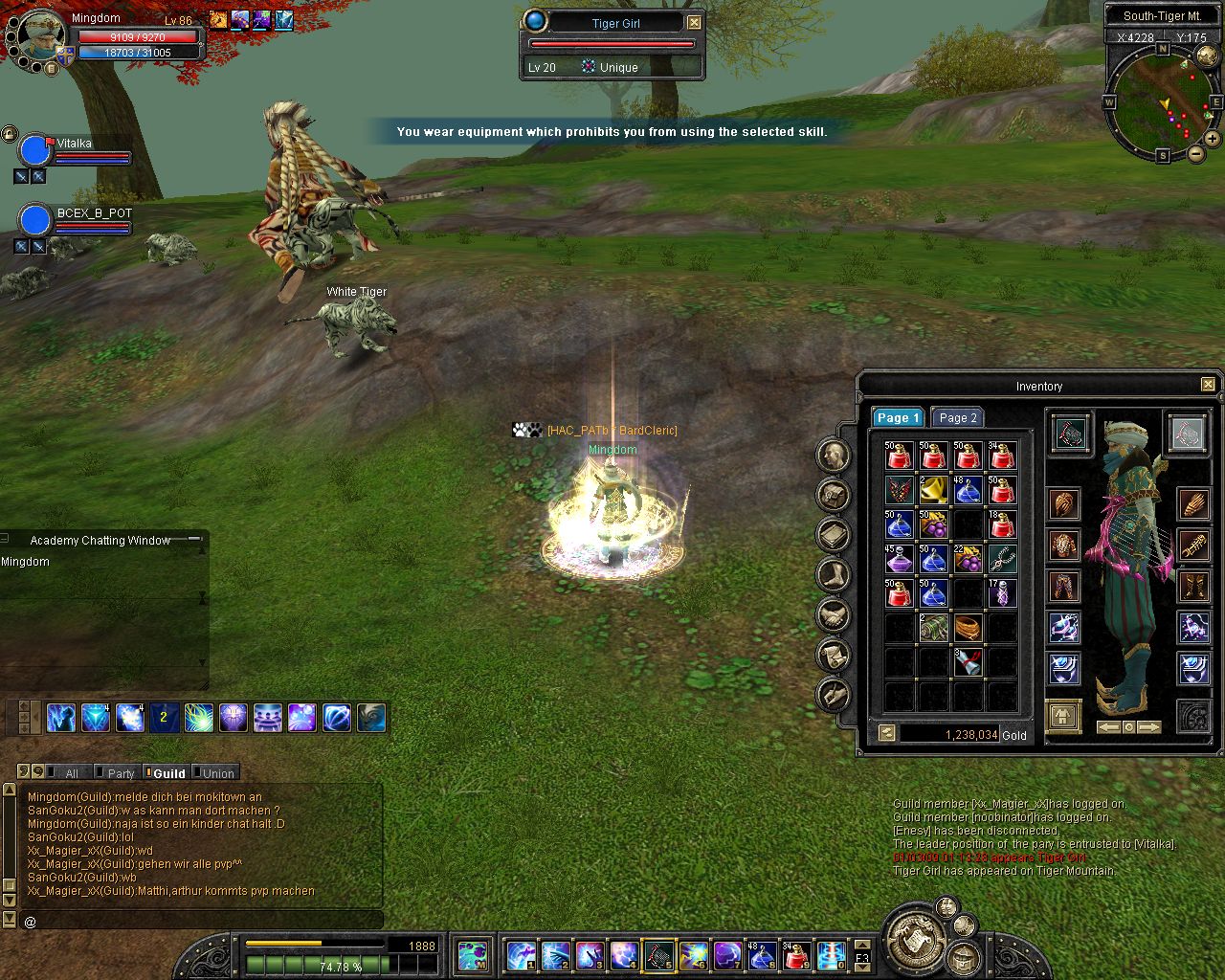
Task: Click the chat message input field
Action: 201,921
